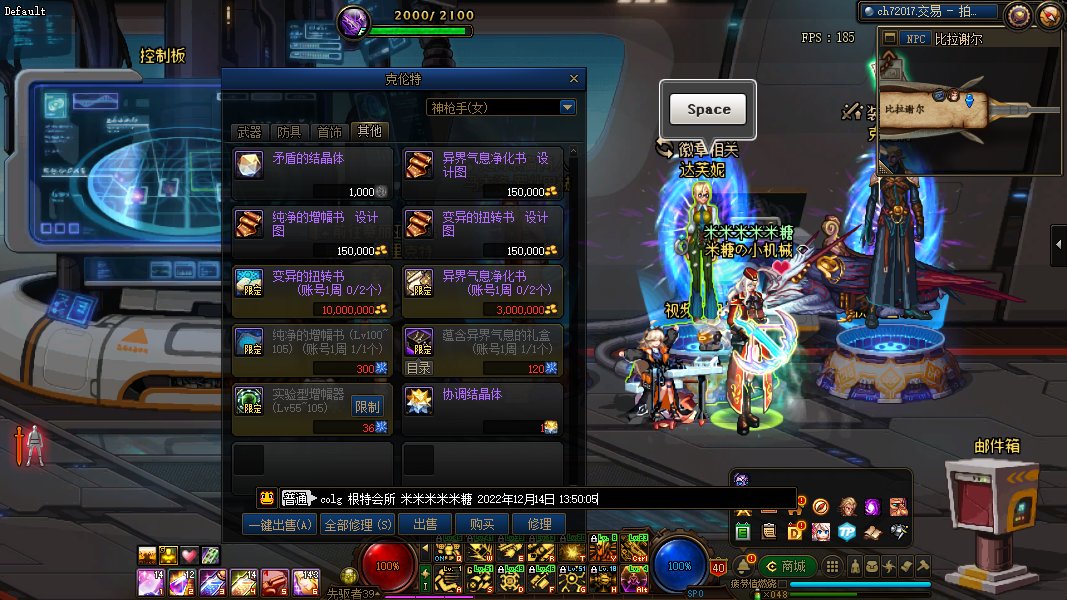The image size is (1067, 600).
Task: Open the 首饰 tab
Action: pyautogui.click(x=329, y=132)
